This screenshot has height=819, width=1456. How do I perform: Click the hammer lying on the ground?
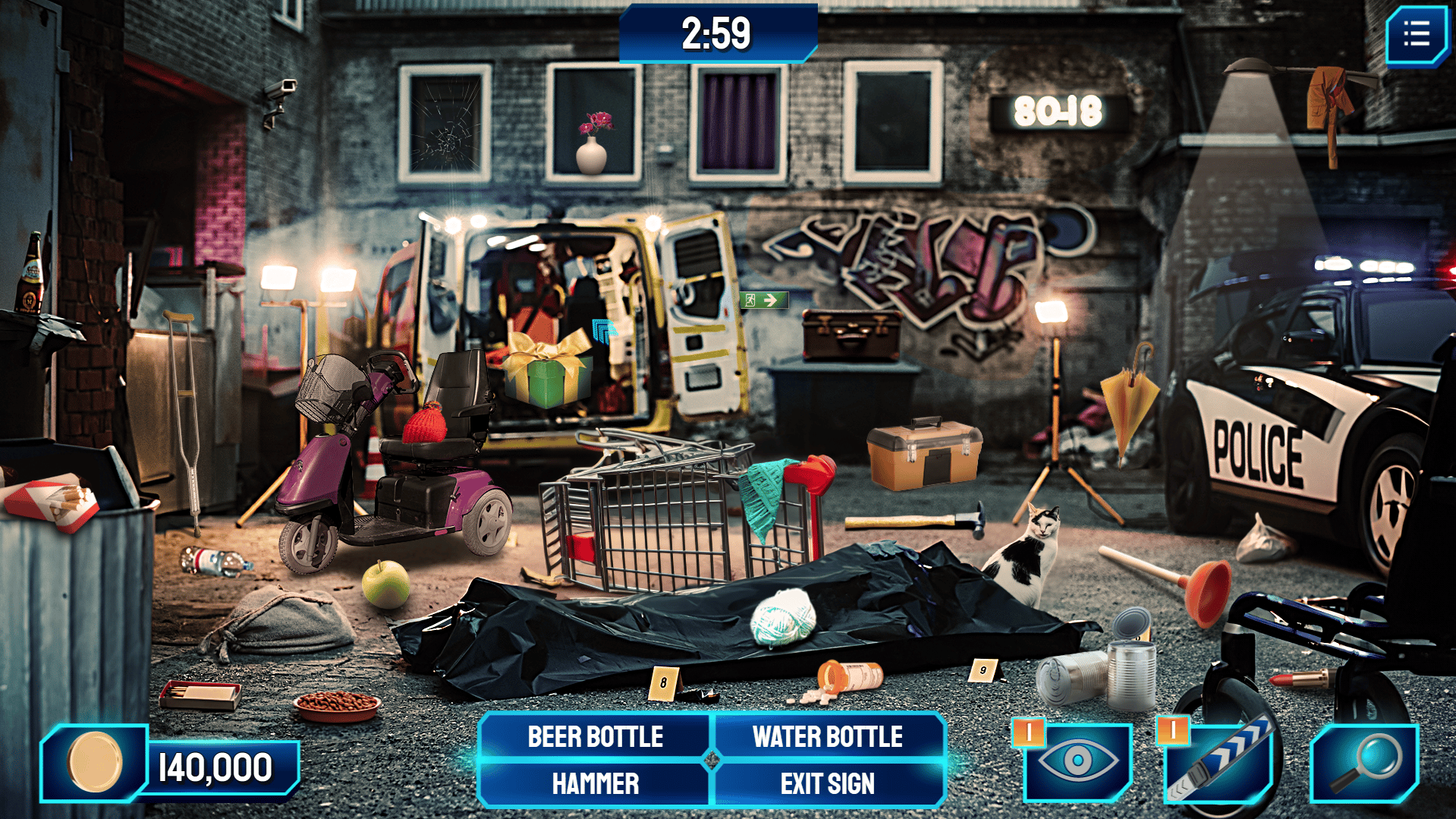(x=916, y=521)
